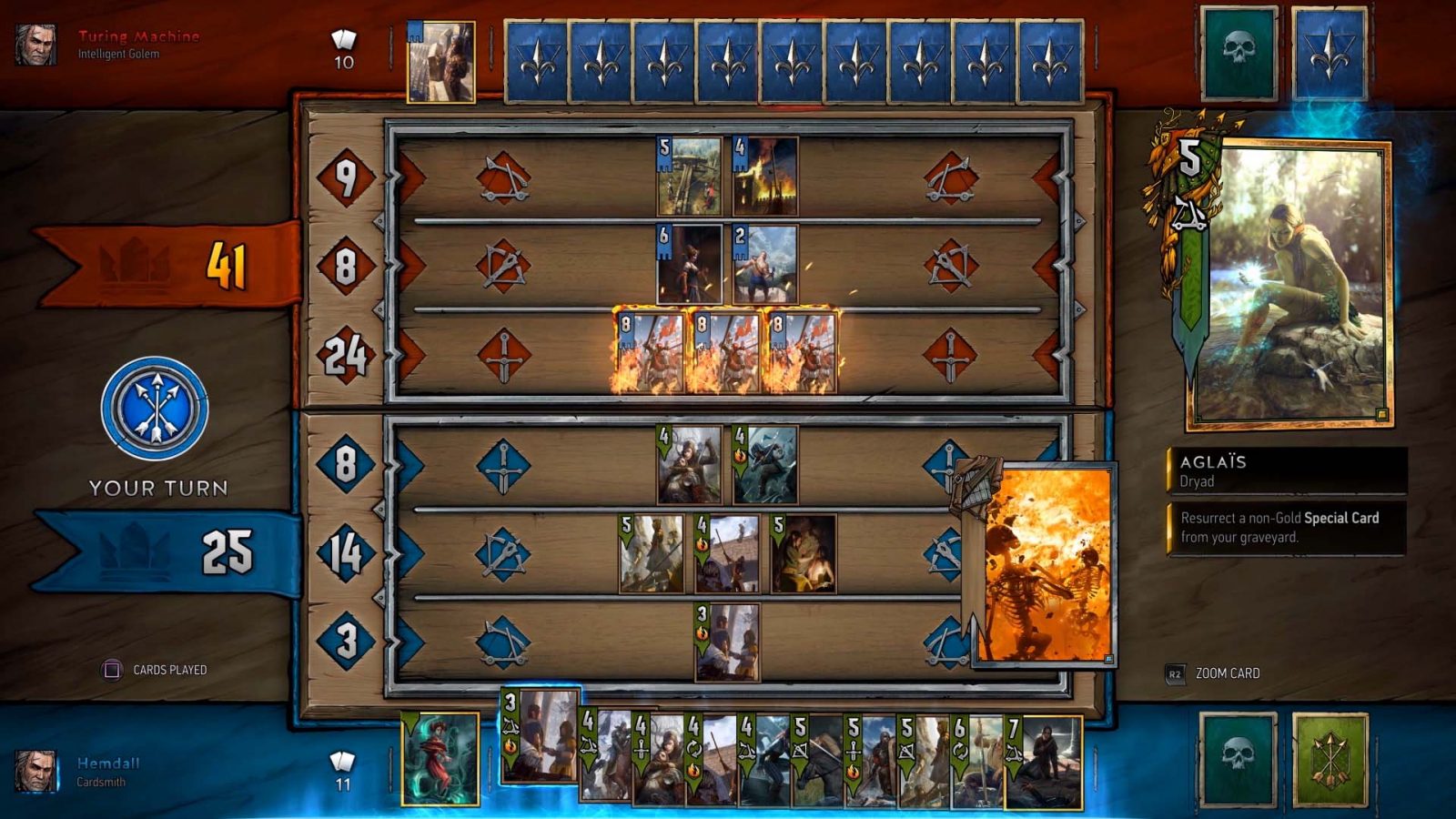The width and height of the screenshot is (1456, 819).
Task: Click Turing Machine's avatar portrait
Action: click(x=35, y=41)
